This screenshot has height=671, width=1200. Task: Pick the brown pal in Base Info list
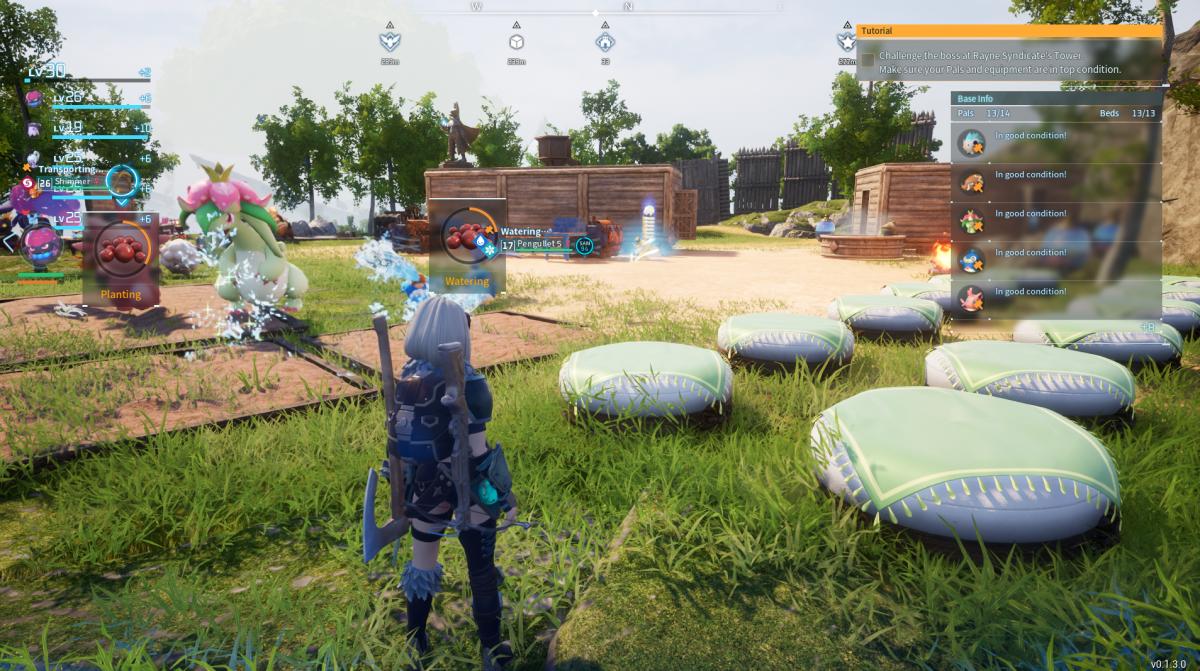coord(971,181)
